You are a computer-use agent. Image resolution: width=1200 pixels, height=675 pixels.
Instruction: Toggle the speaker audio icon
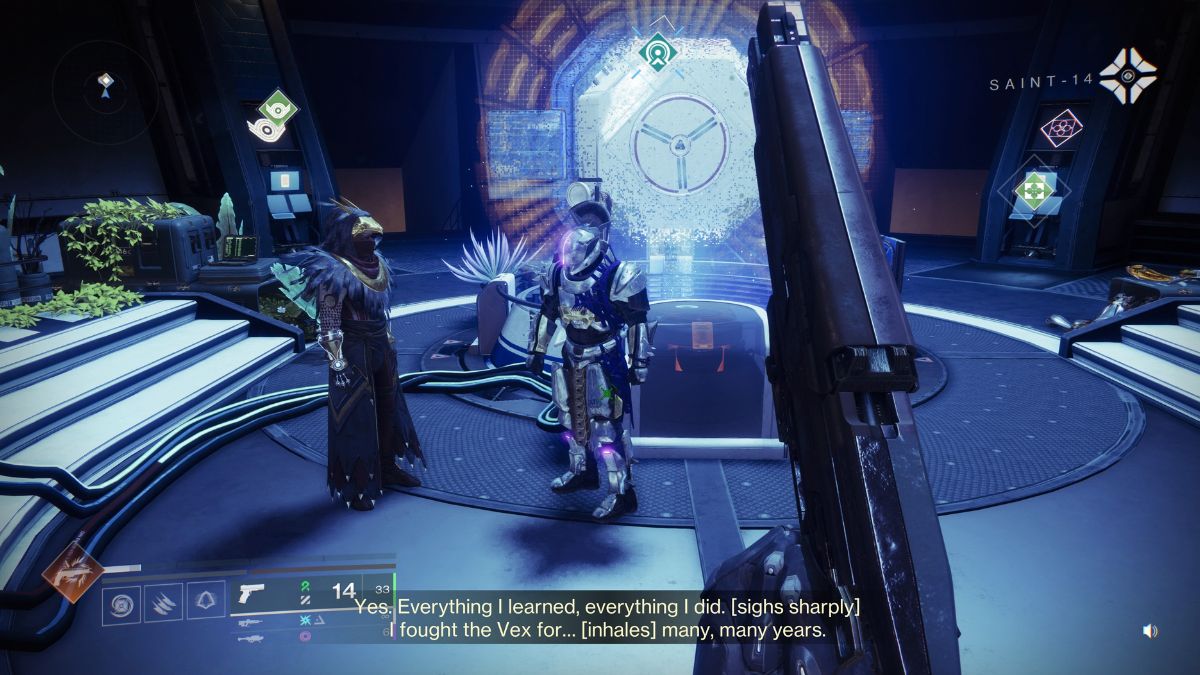coord(1150,630)
